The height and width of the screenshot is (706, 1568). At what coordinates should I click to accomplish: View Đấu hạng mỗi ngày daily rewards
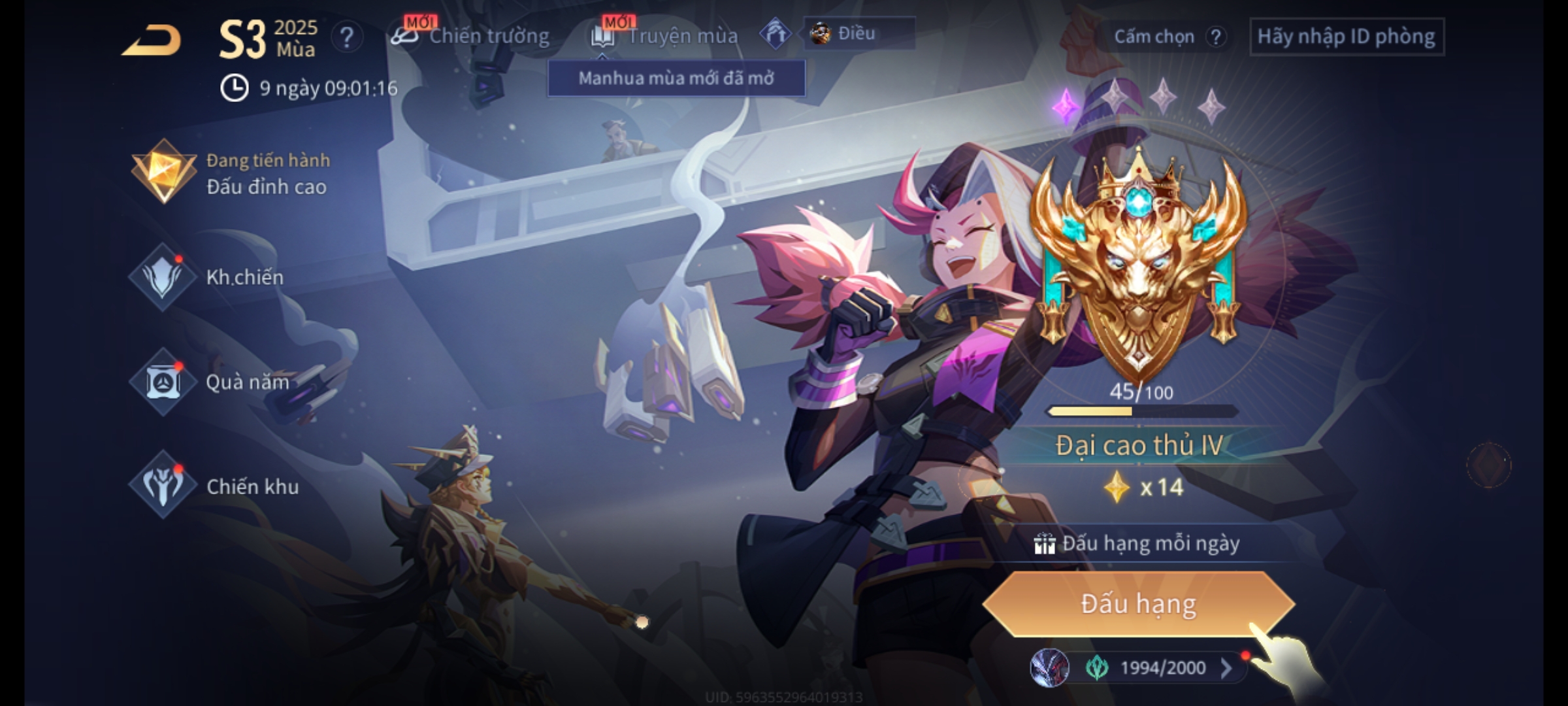click(1138, 544)
